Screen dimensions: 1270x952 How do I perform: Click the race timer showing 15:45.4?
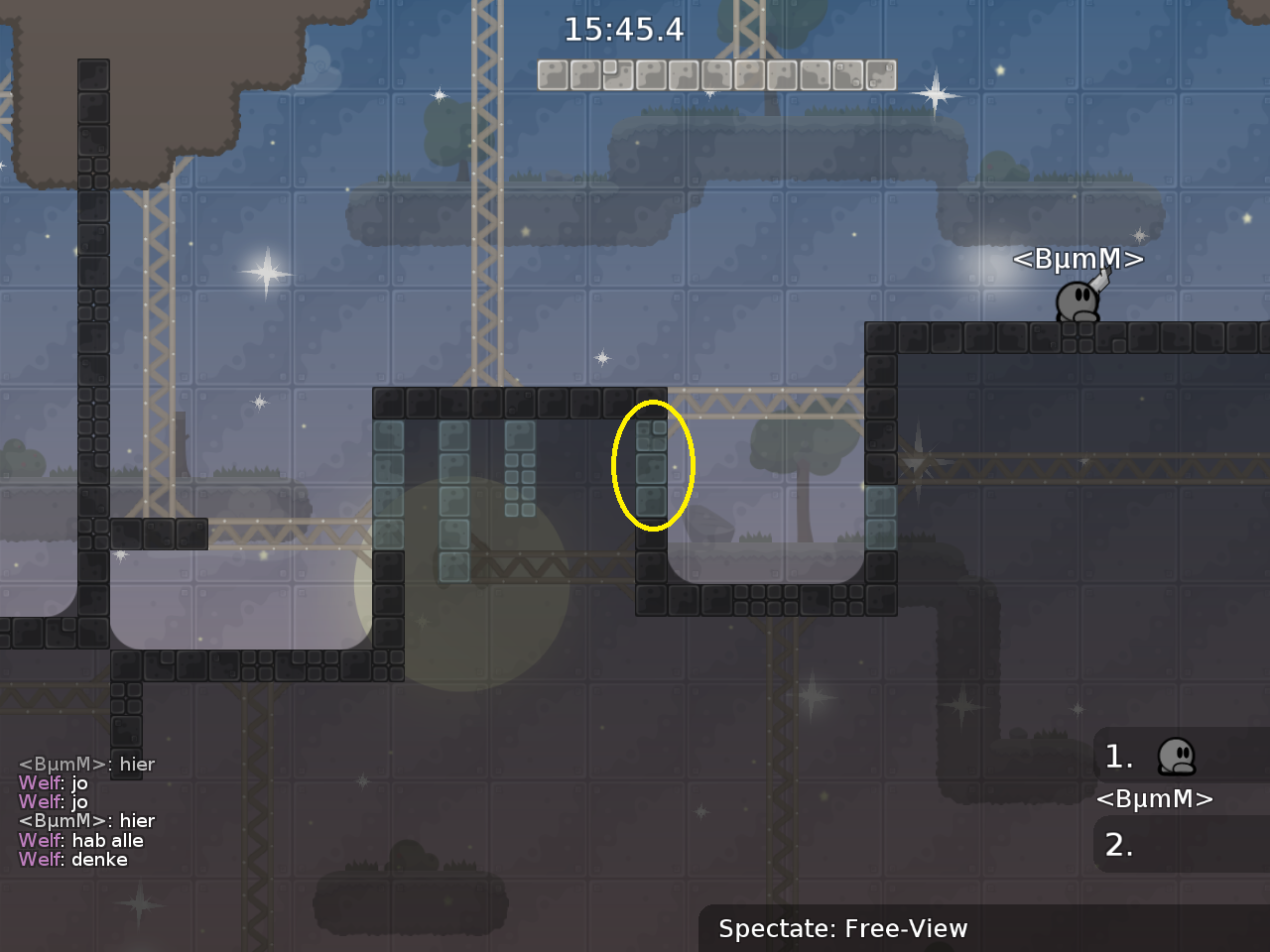[625, 31]
